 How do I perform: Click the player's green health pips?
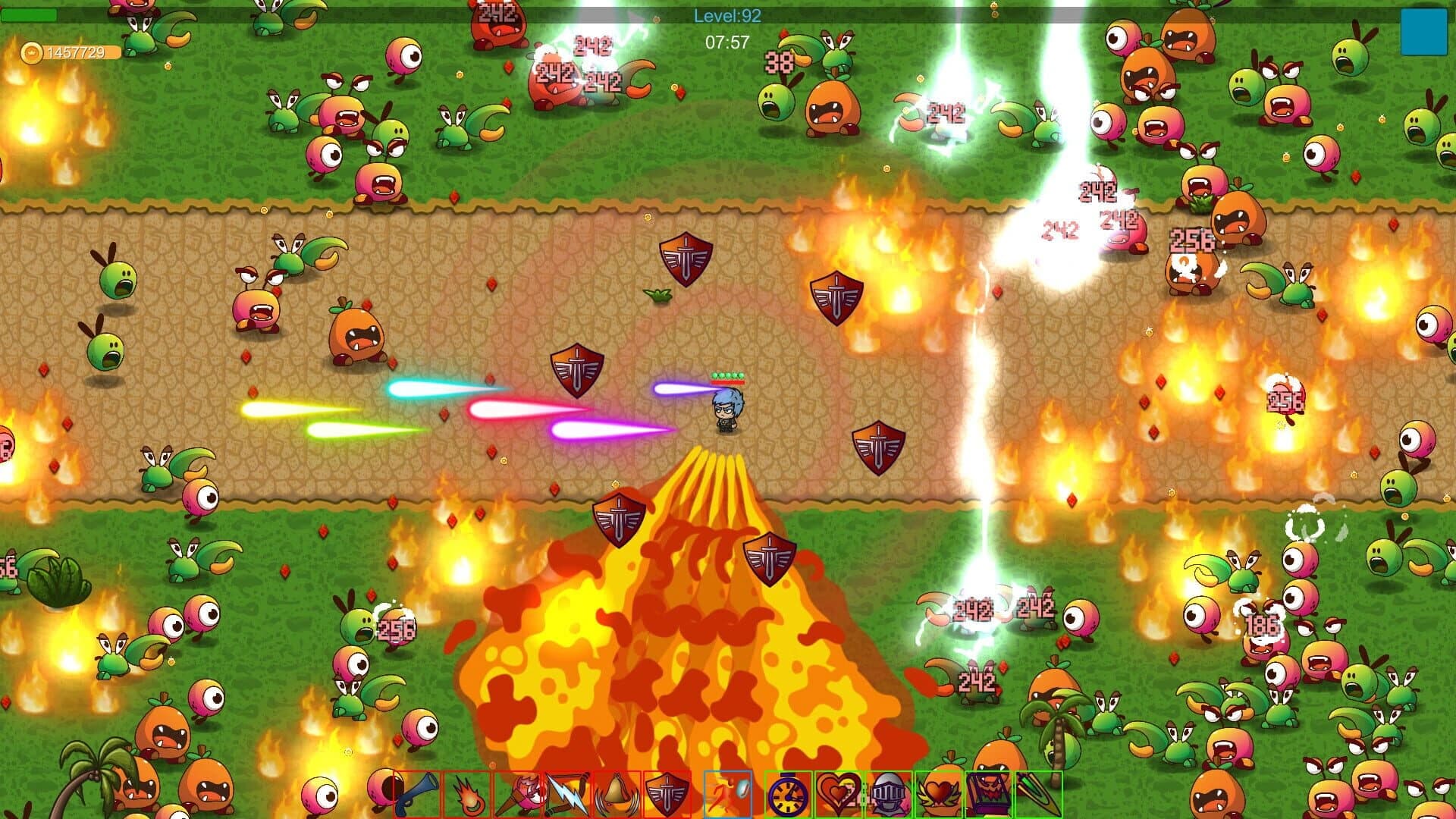point(726,375)
